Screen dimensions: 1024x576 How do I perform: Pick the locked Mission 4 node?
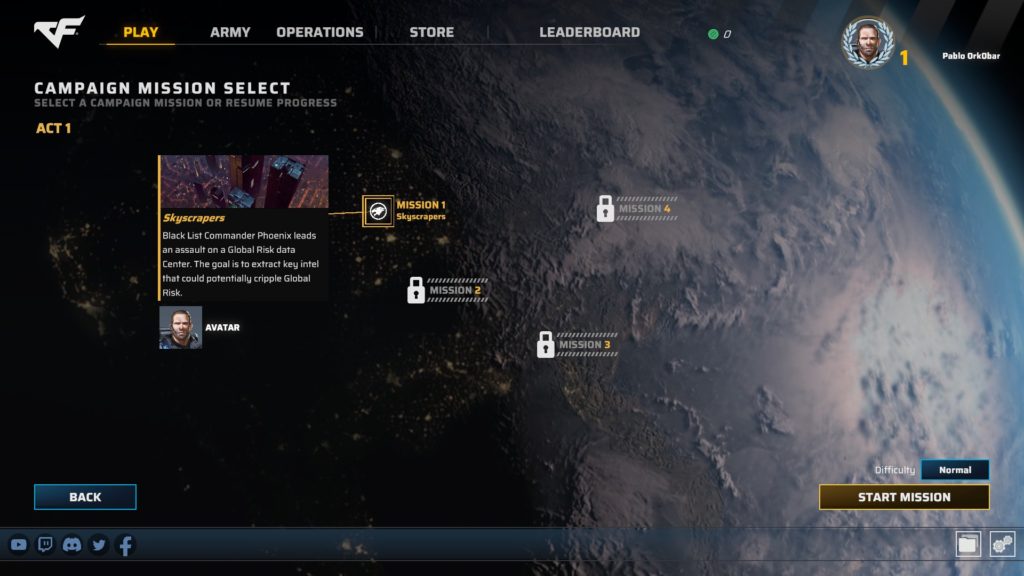click(605, 208)
